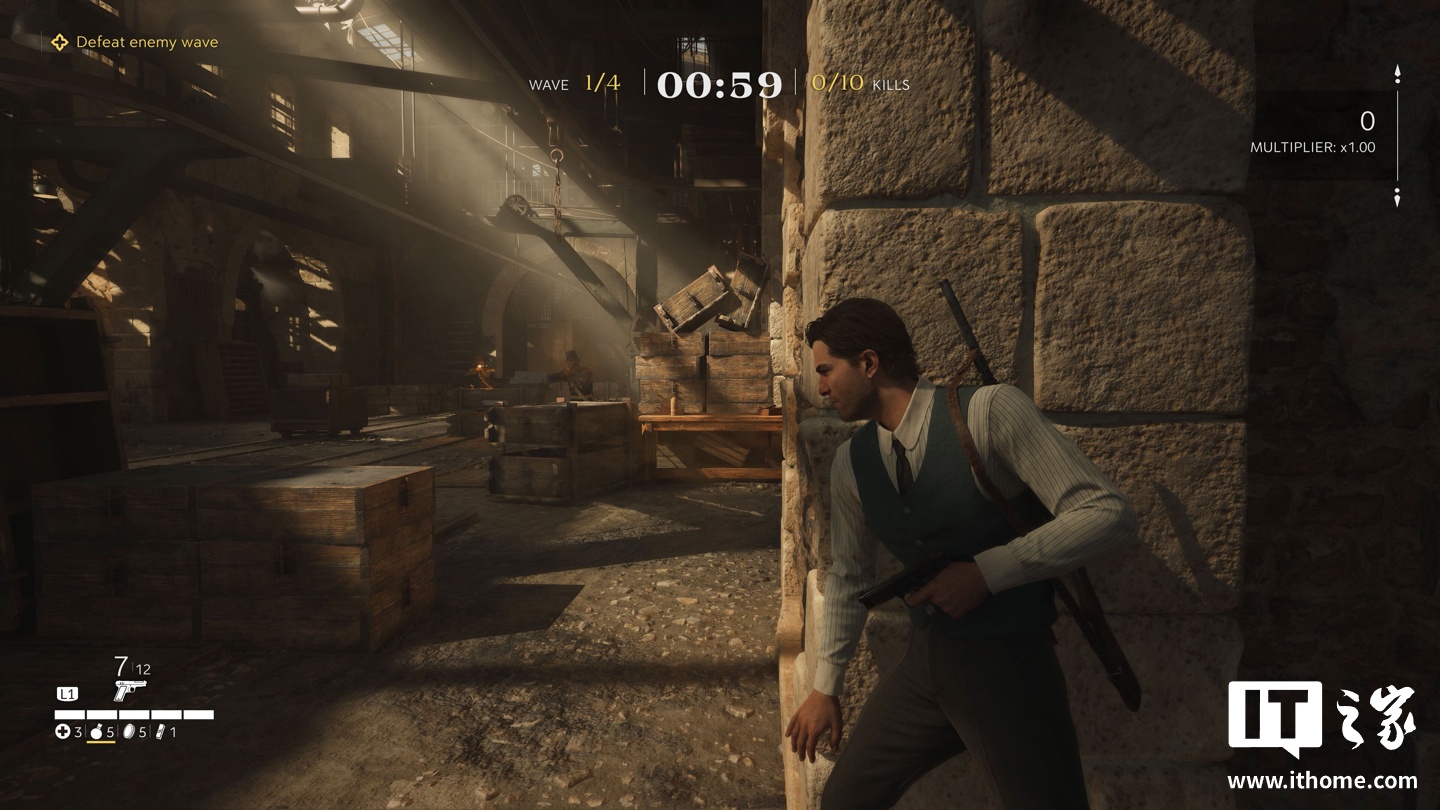Select the pistol weapon icon
Screen dimensions: 1440x810
(129, 689)
